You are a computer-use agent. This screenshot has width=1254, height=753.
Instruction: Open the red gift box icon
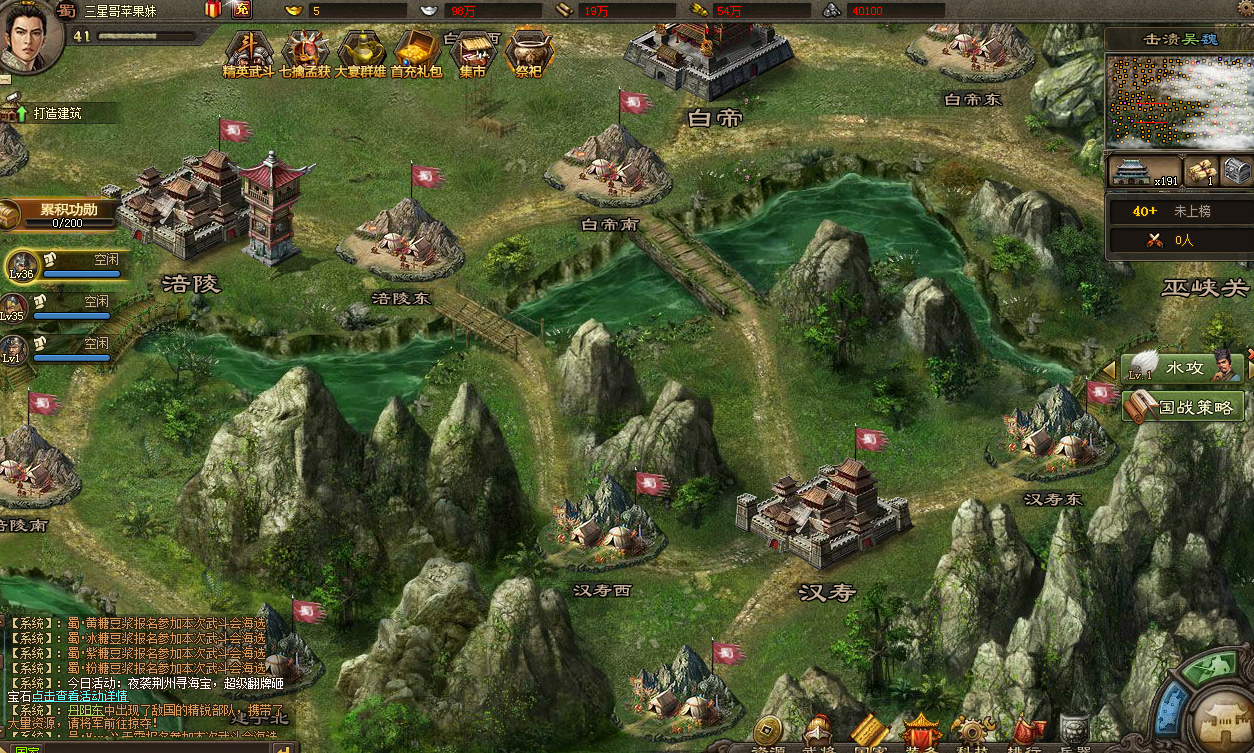coord(213,10)
